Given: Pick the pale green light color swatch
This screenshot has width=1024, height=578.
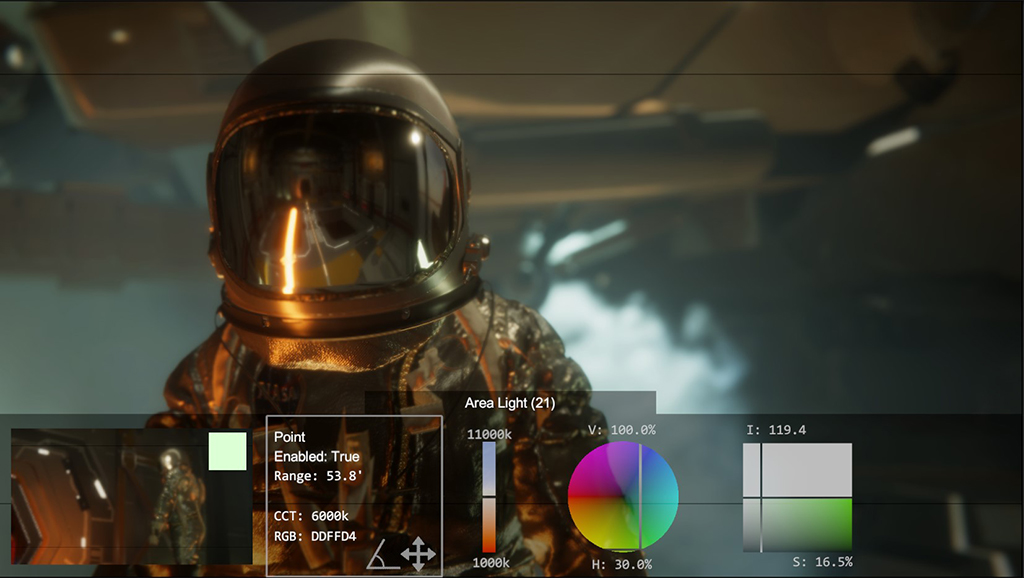Looking at the screenshot, I should pos(227,451).
